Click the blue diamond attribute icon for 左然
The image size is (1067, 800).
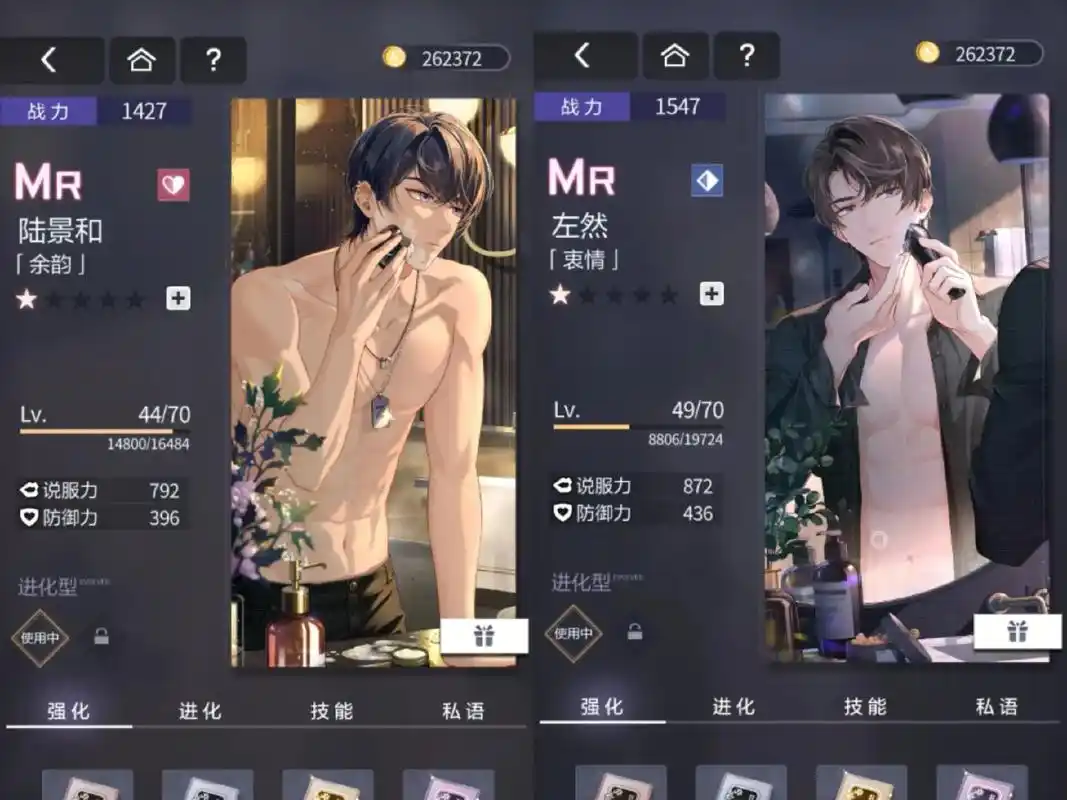click(x=707, y=181)
